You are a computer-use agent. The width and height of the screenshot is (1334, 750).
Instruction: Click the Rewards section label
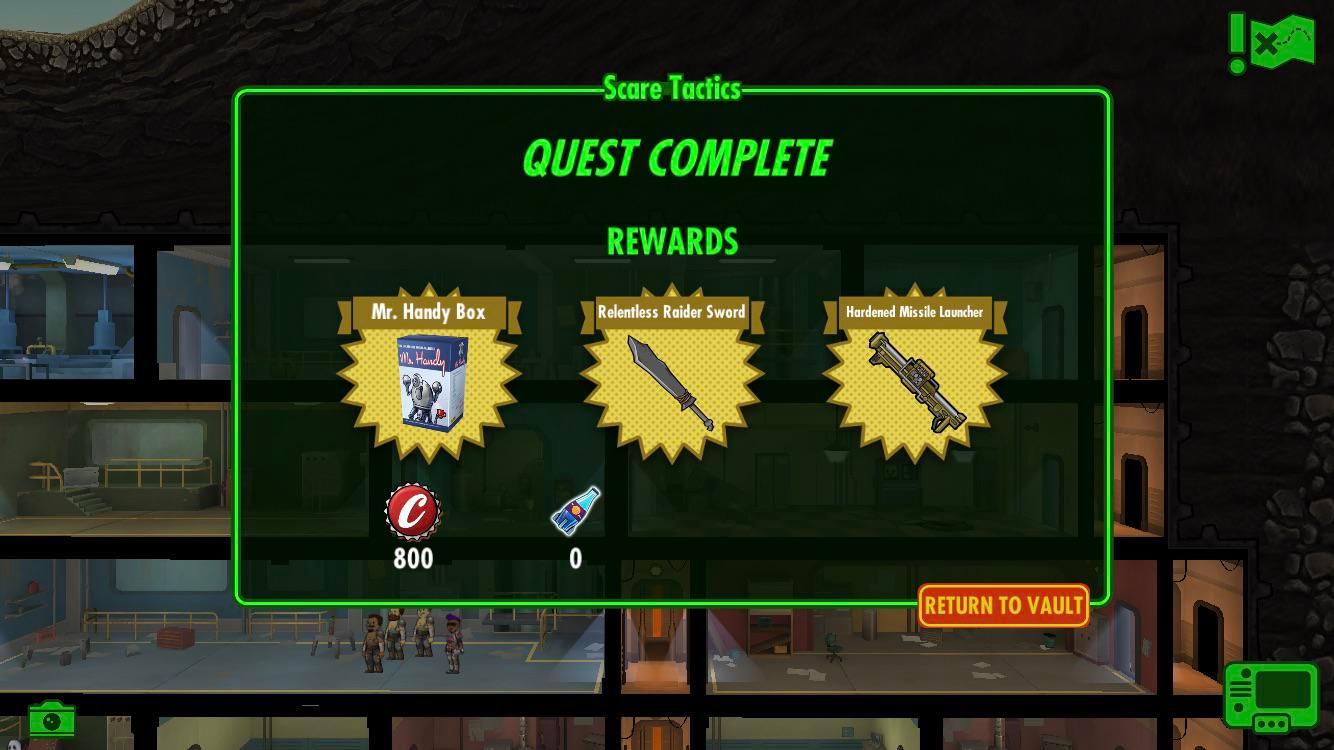(x=672, y=241)
